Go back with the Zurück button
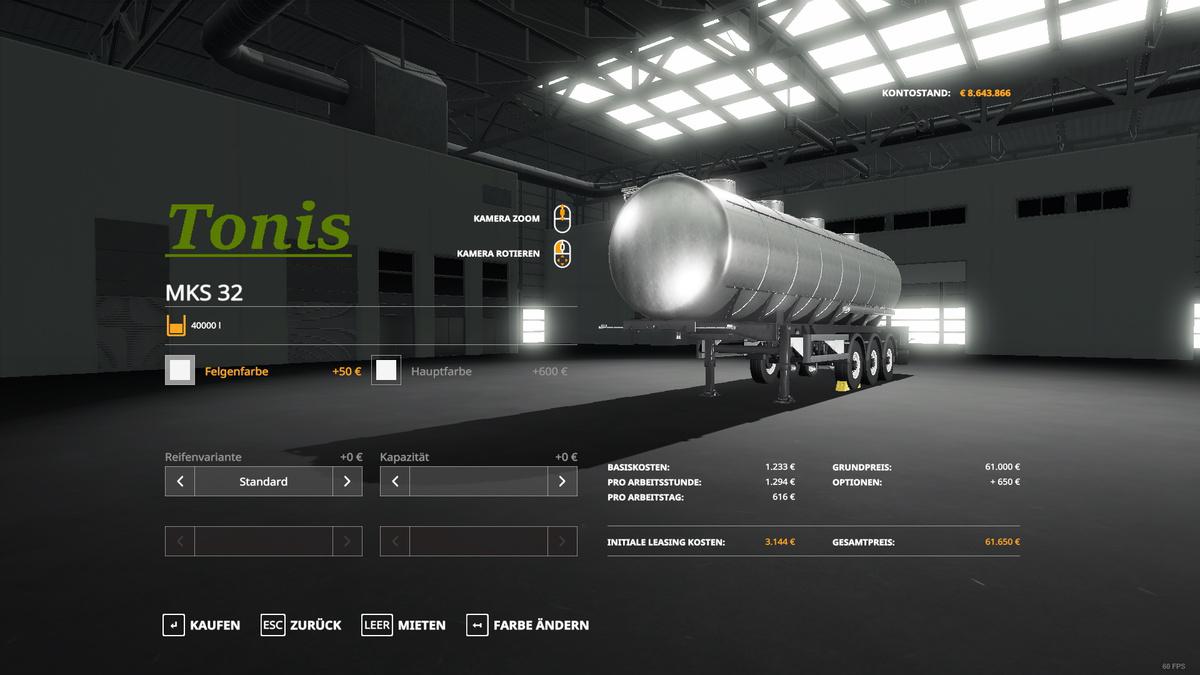This screenshot has height=675, width=1200. pos(301,625)
